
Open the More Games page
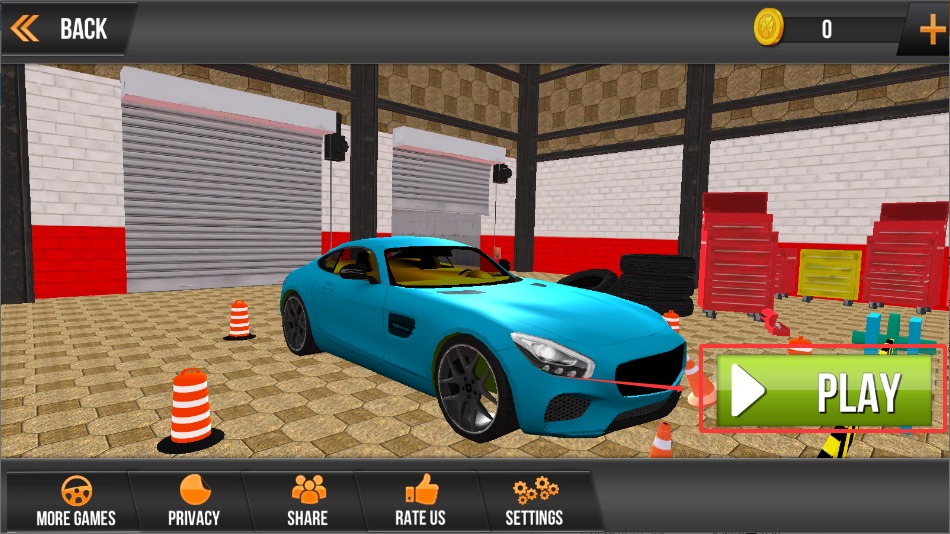[75, 501]
